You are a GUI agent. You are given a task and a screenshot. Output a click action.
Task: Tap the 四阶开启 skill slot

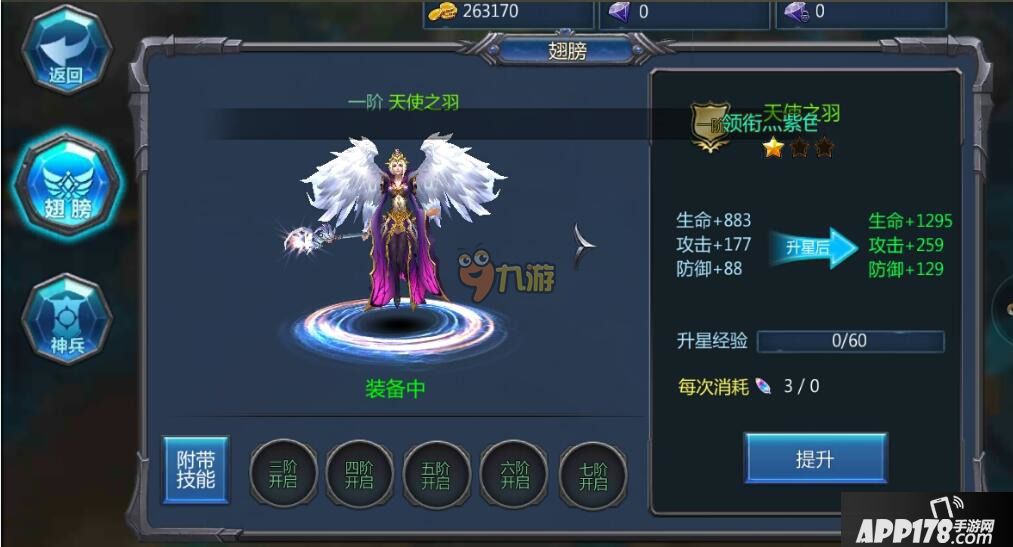coord(357,474)
